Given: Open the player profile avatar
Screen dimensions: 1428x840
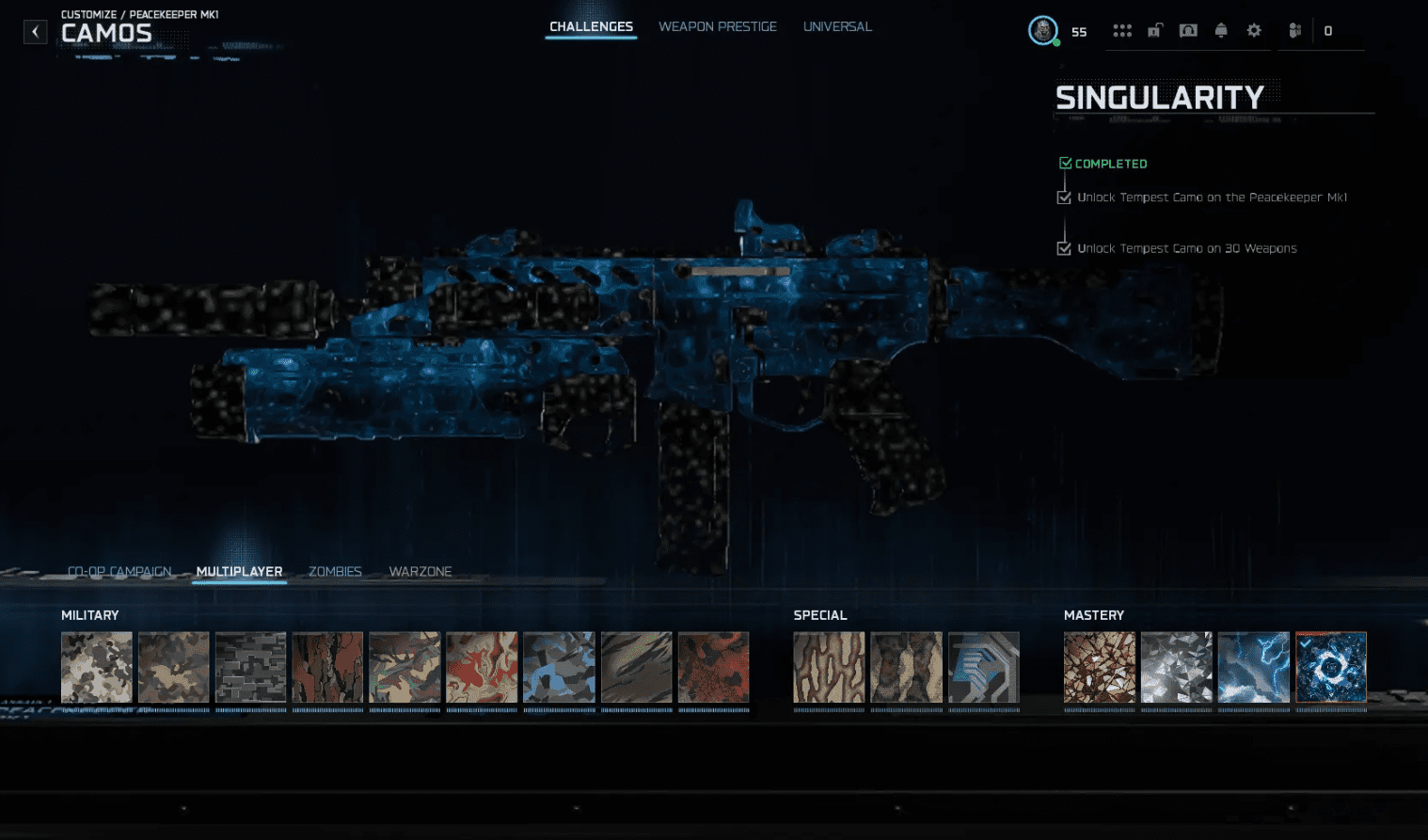Looking at the screenshot, I should (x=1042, y=30).
